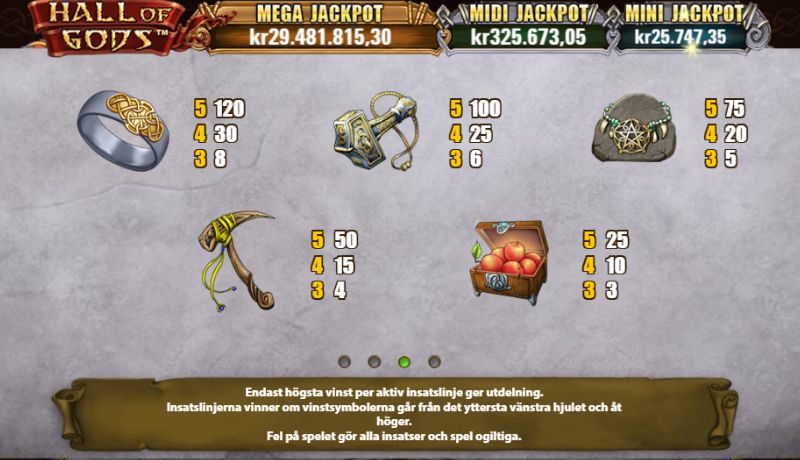
Task: Go to the first paytable page dot
Action: pos(344,361)
